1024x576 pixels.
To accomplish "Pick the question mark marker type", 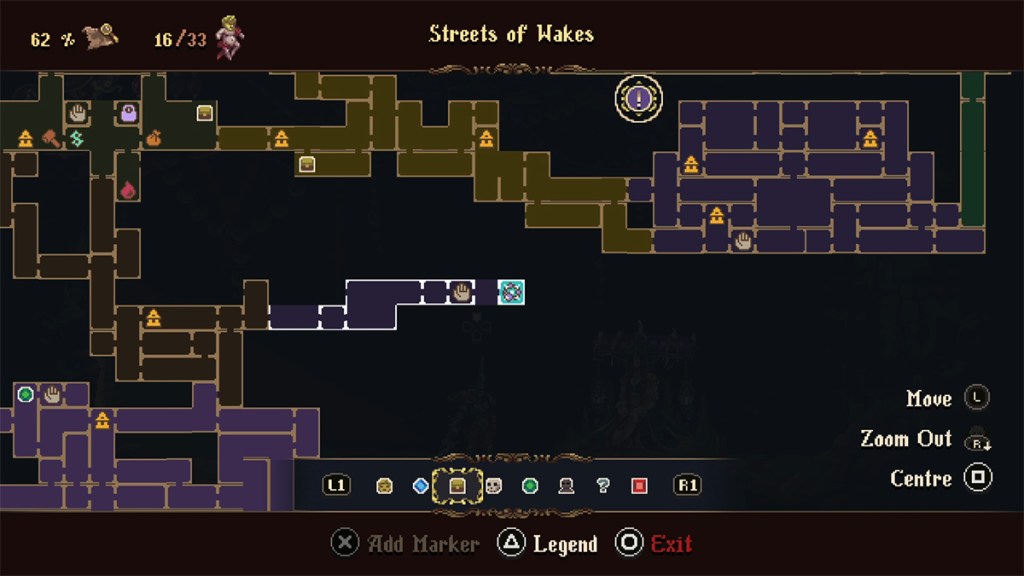I will coord(602,486).
